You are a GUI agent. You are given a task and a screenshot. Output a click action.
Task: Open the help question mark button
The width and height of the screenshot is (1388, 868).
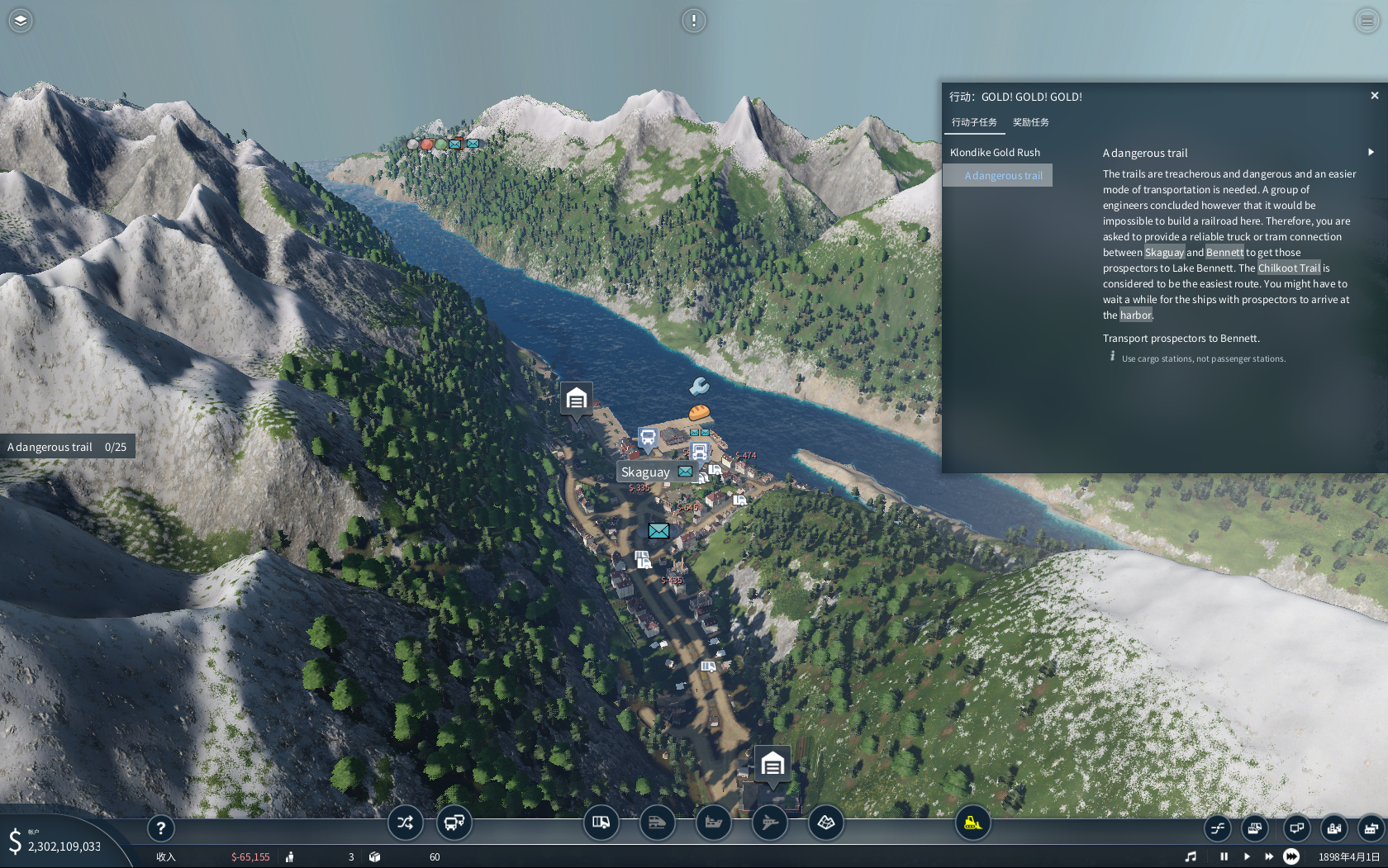[161, 828]
